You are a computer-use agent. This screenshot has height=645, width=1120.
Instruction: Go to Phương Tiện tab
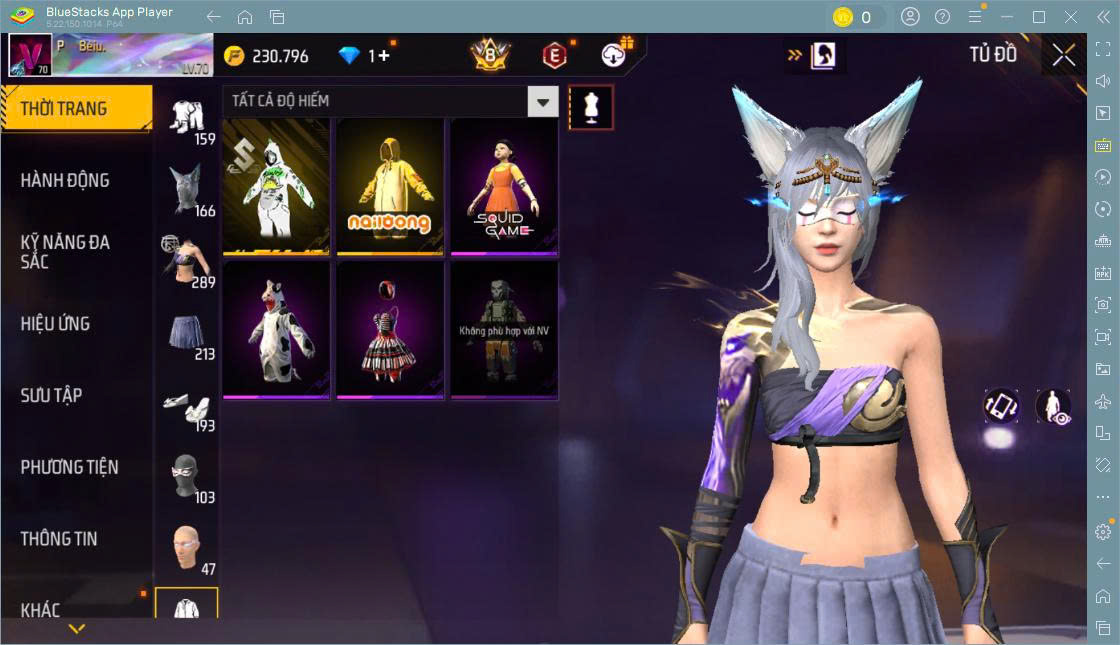69,467
